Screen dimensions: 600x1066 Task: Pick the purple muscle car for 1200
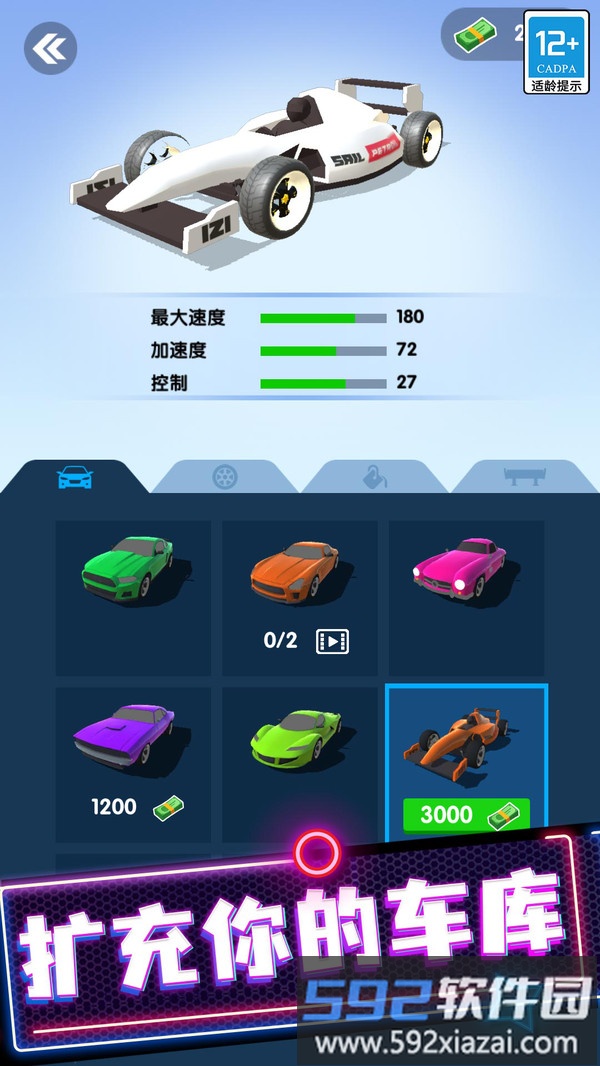tap(133, 764)
